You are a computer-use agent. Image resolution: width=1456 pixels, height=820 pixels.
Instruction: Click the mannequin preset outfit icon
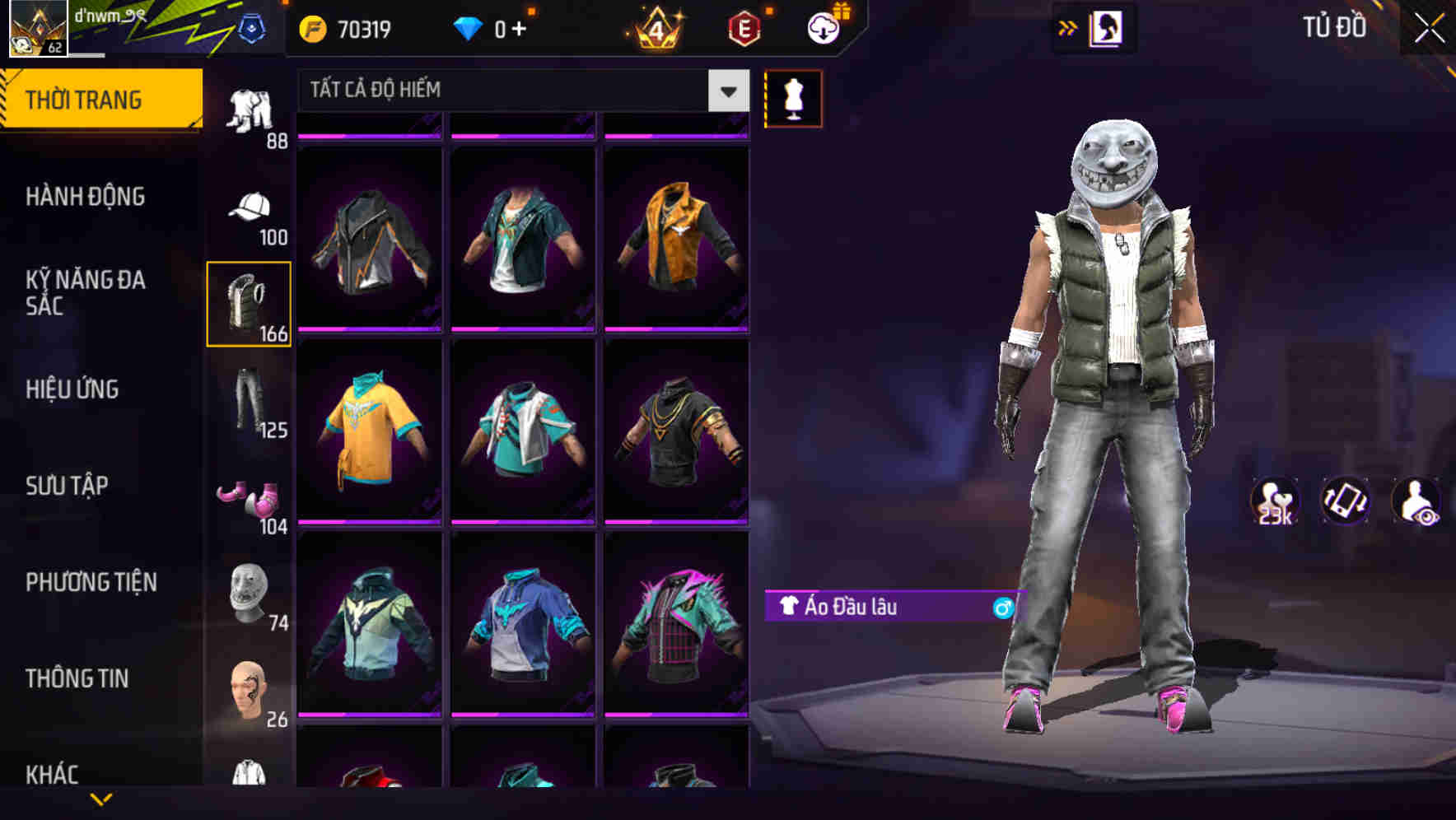click(x=793, y=99)
